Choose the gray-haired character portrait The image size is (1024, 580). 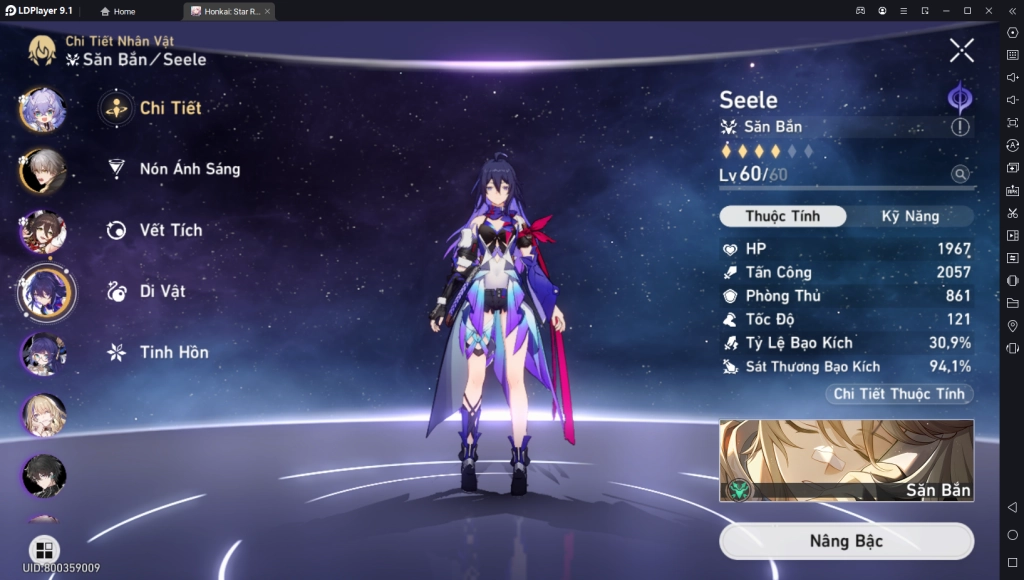pos(44,170)
